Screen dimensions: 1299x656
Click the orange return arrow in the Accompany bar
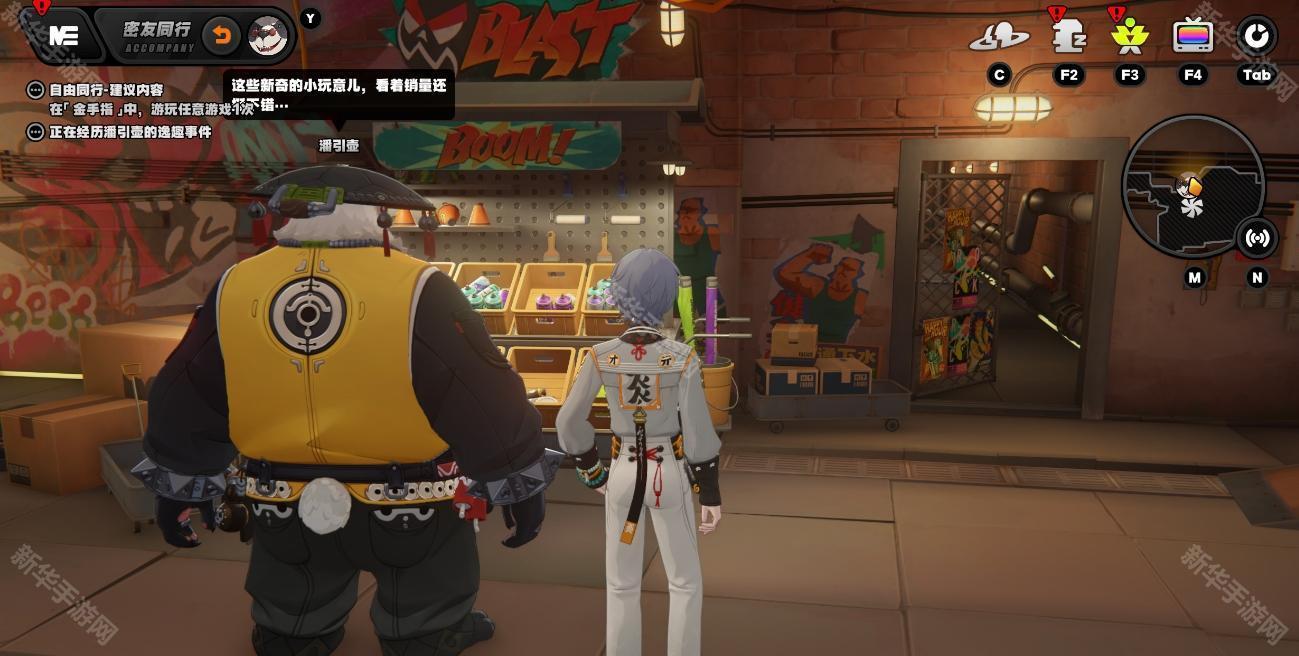tap(221, 36)
